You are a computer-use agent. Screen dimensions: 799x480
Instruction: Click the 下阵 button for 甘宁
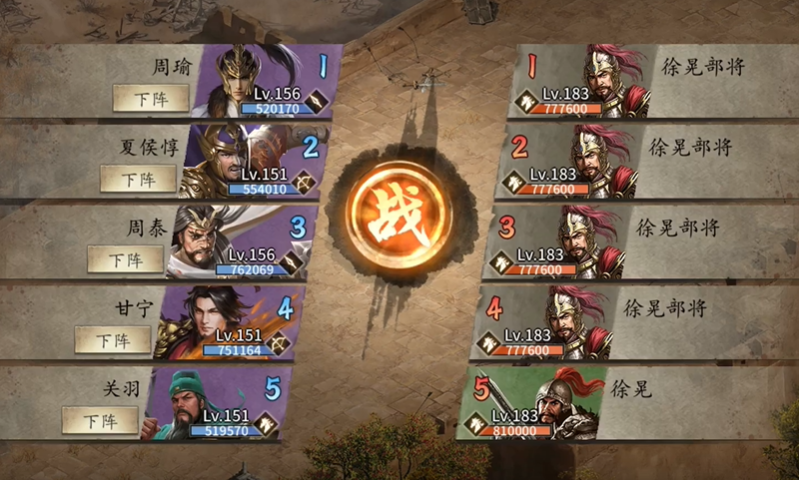tap(113, 340)
